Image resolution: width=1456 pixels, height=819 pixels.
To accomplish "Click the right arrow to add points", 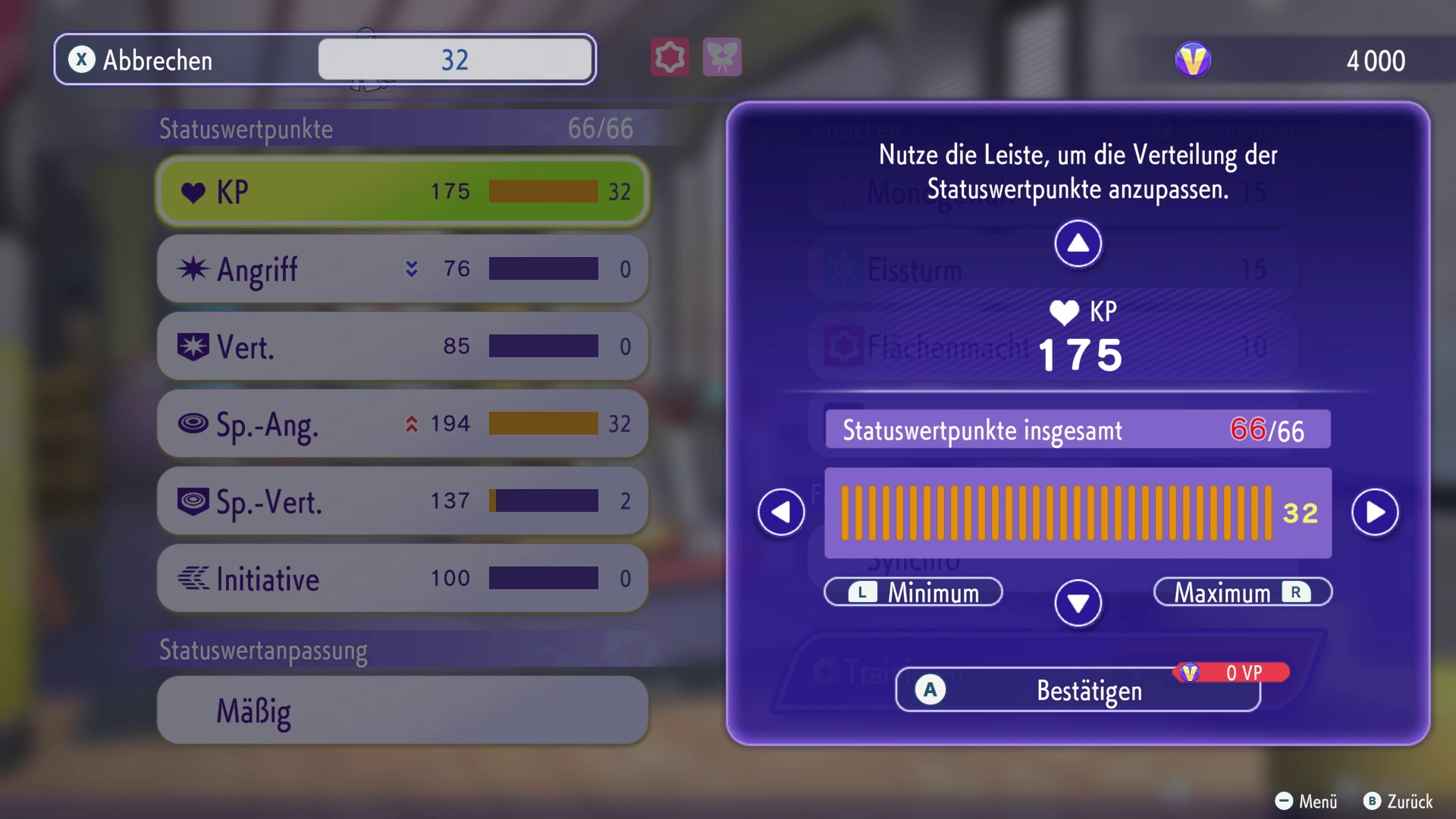I will tap(1376, 512).
